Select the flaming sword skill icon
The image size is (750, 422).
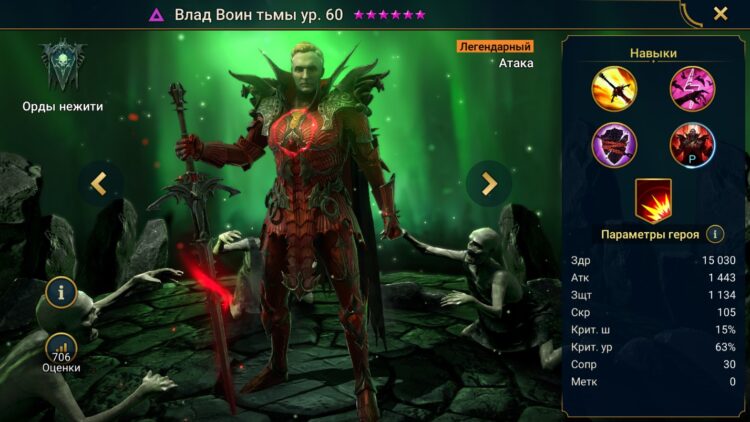[615, 87]
